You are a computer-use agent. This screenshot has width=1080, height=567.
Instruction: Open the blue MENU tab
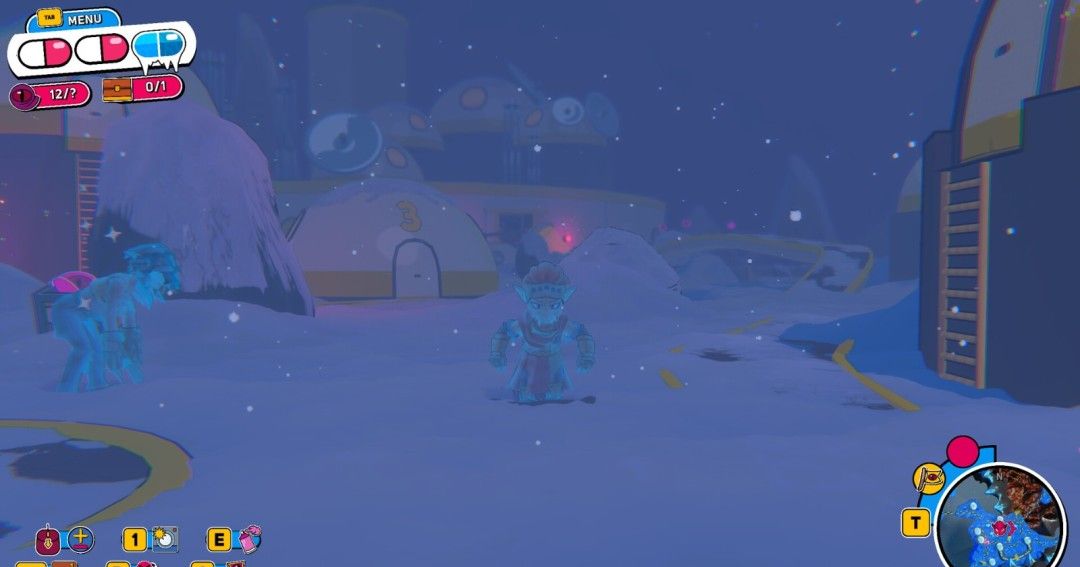pos(77,19)
